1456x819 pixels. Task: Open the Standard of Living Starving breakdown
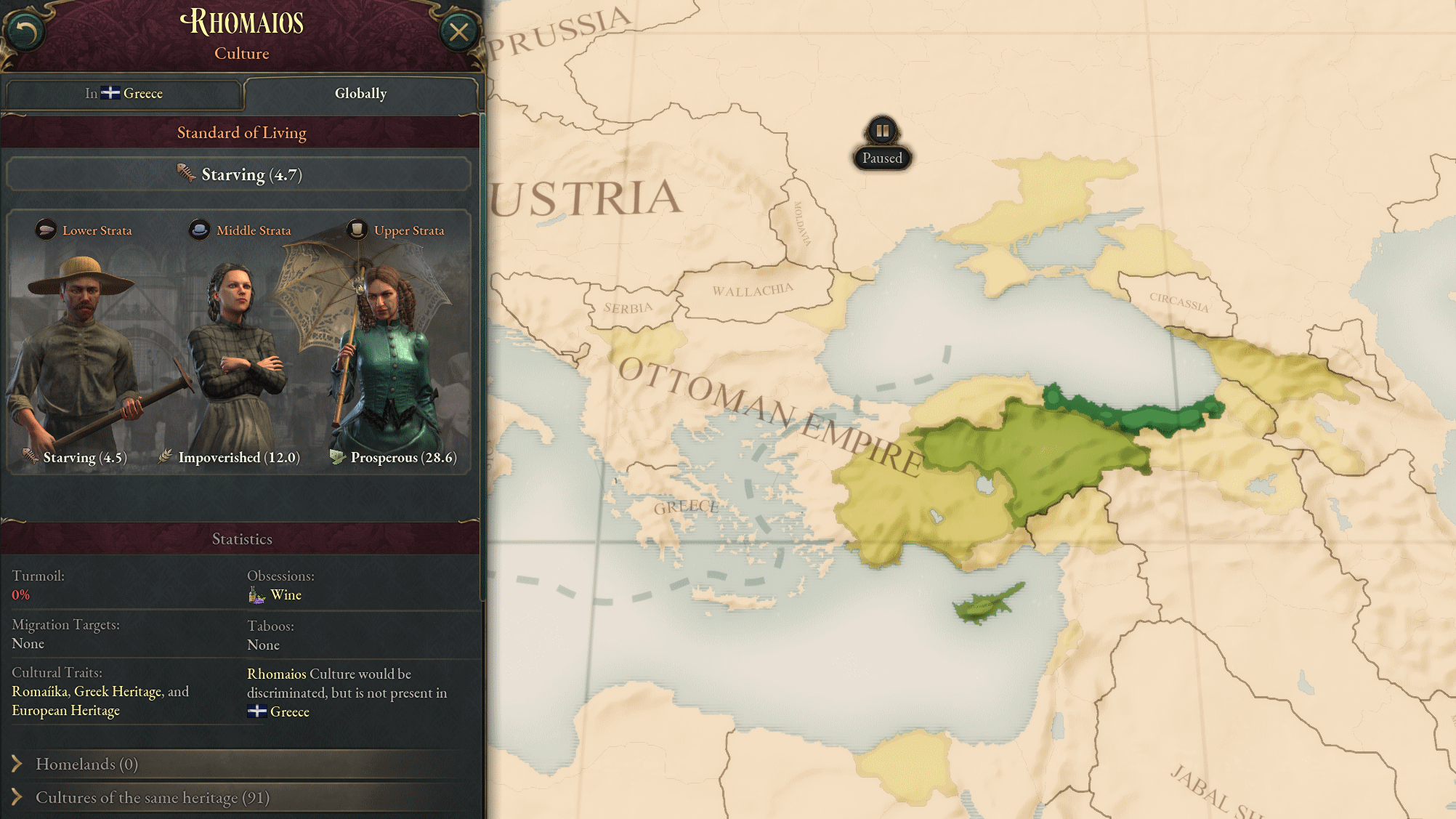point(240,174)
